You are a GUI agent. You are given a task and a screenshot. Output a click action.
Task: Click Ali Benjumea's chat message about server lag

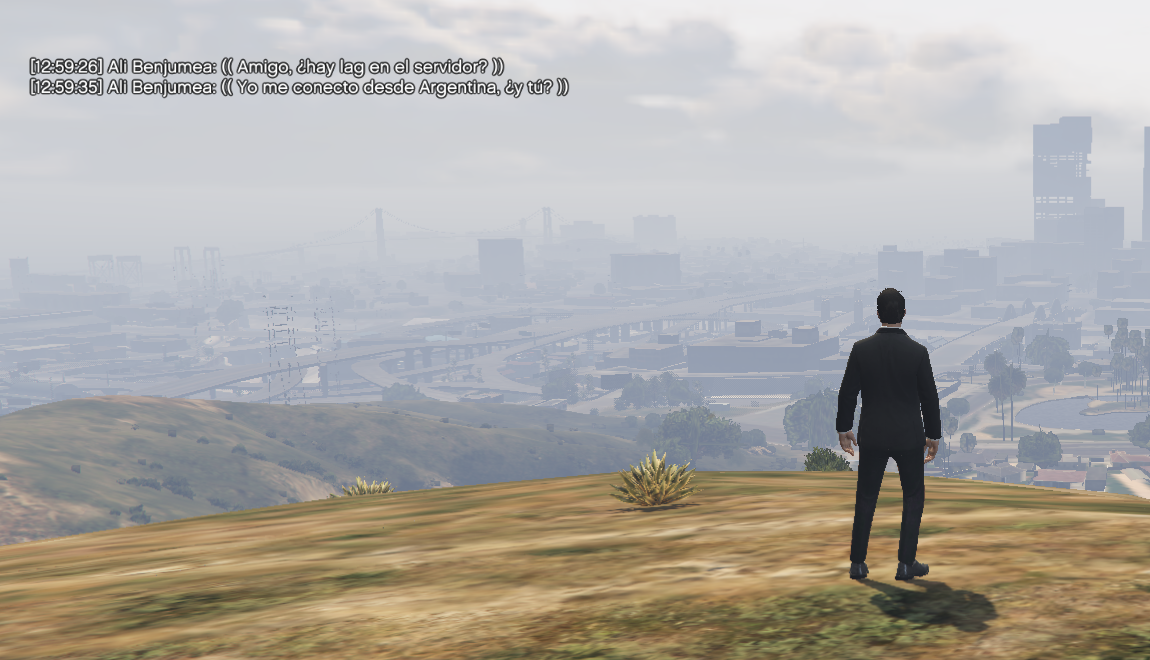pos(267,66)
